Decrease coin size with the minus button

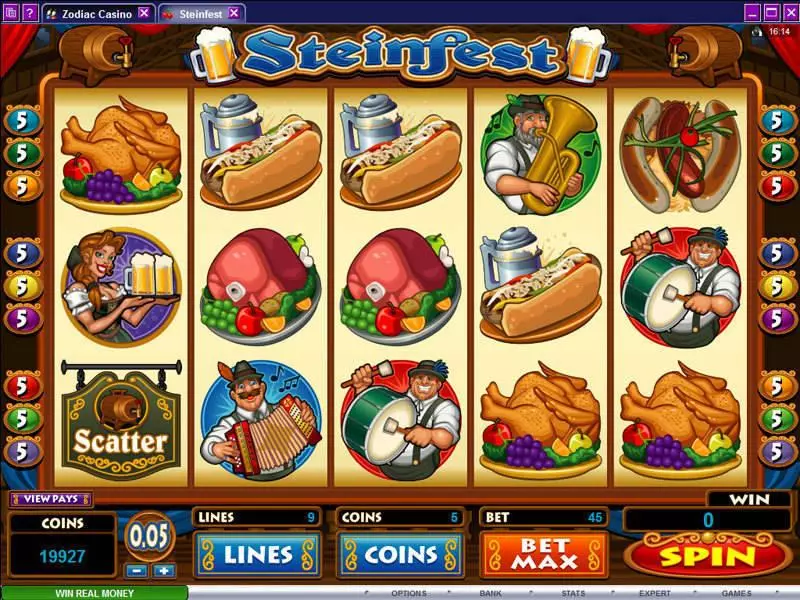pos(138,570)
